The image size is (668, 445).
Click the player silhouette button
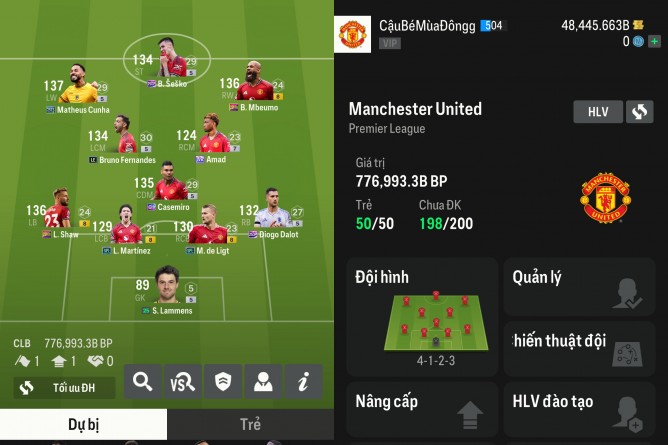tap(263, 381)
